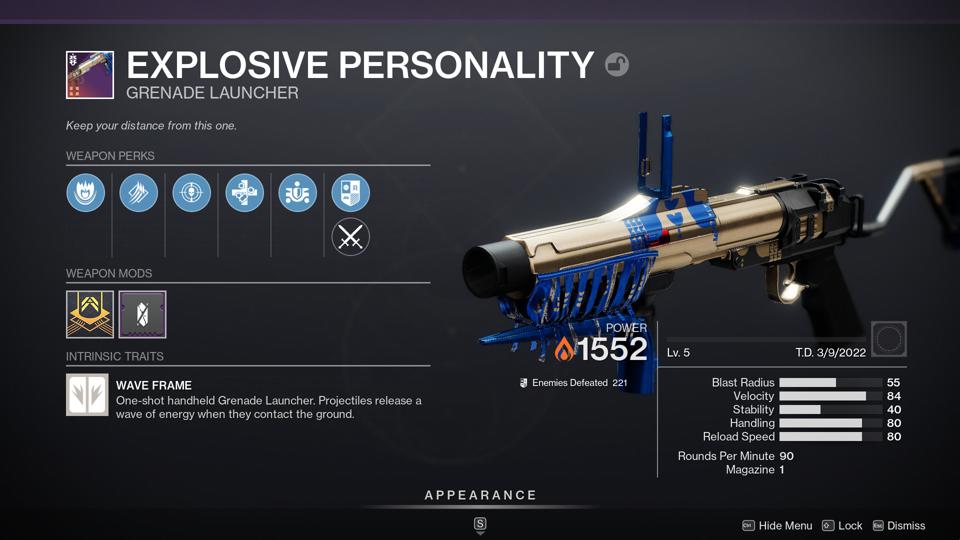Open the gold chevron weapon mod slot

(90, 314)
